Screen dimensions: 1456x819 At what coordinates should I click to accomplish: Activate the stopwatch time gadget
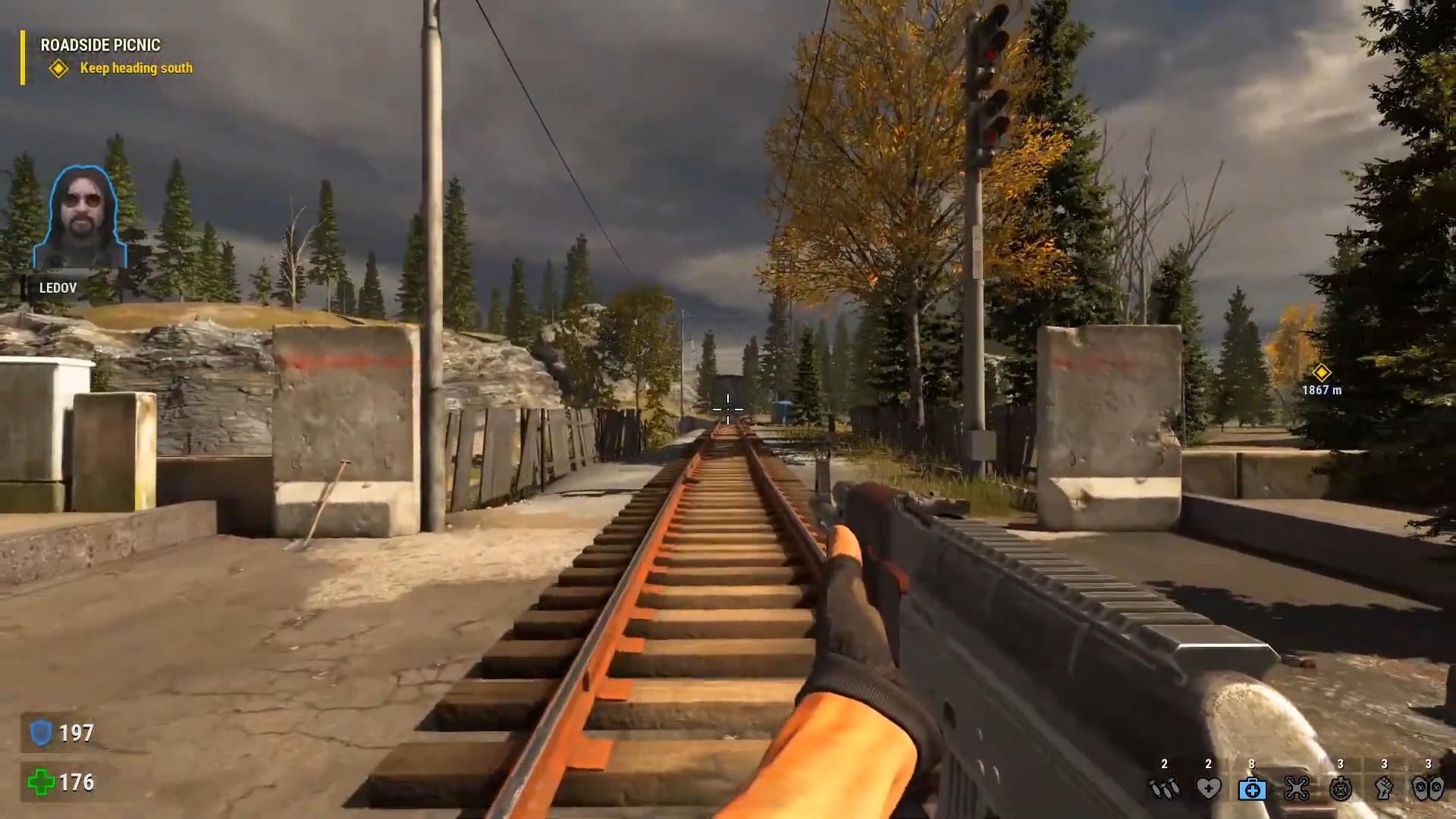1340,789
